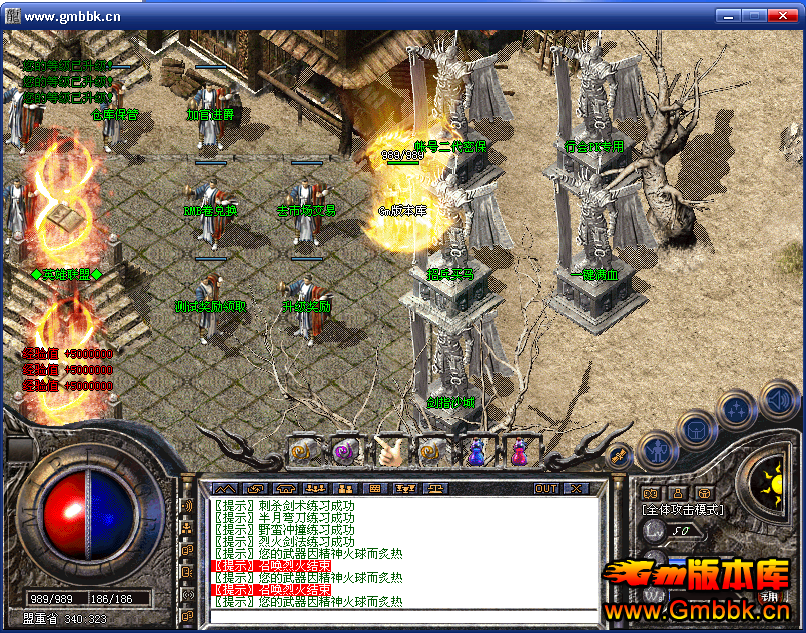Click the OUT logout button
This screenshot has height=633, width=806.
[x=546, y=488]
